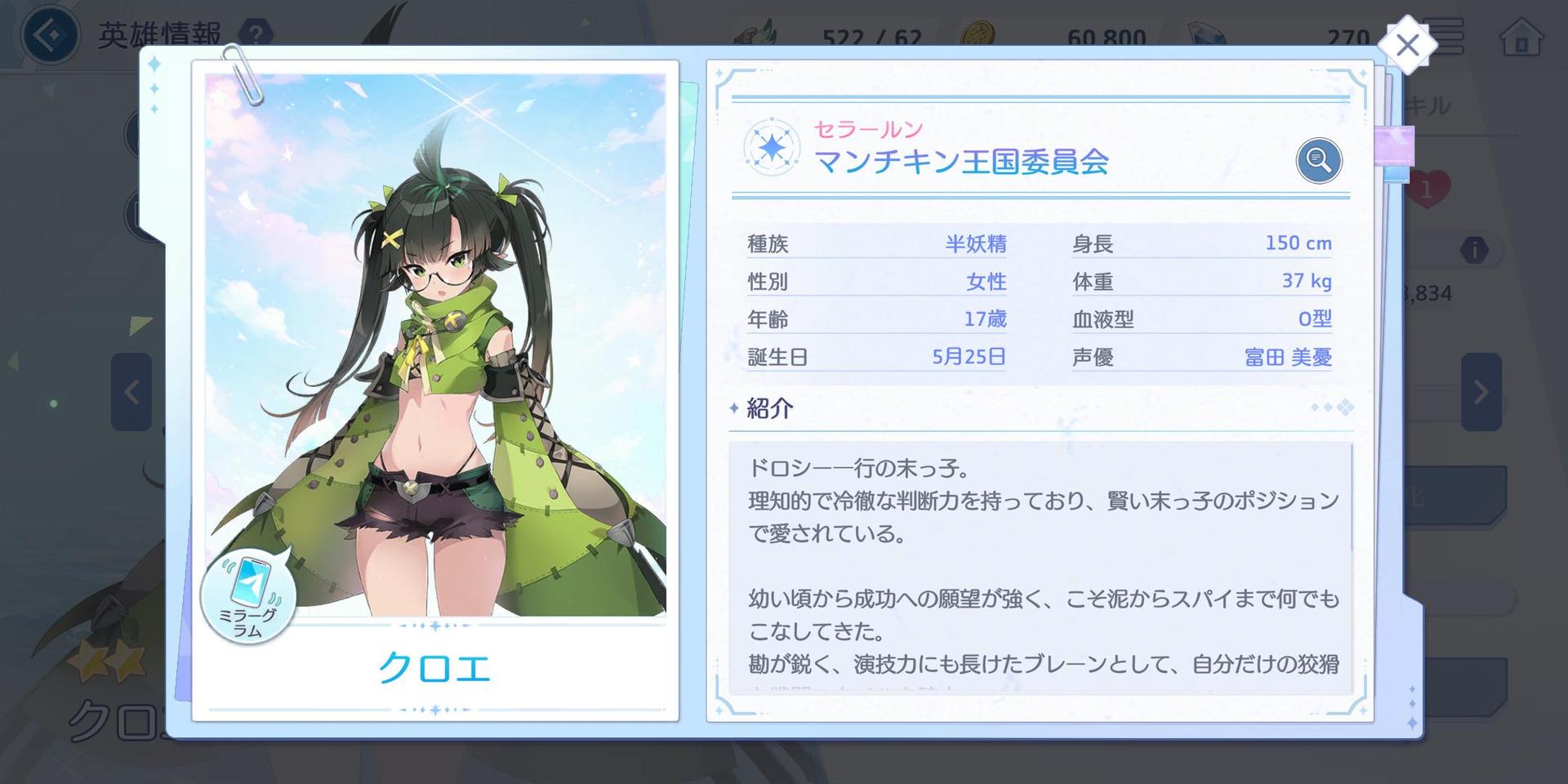1568x784 pixels.
Task: Open help next to 英雄情報 title
Action: pos(256,34)
